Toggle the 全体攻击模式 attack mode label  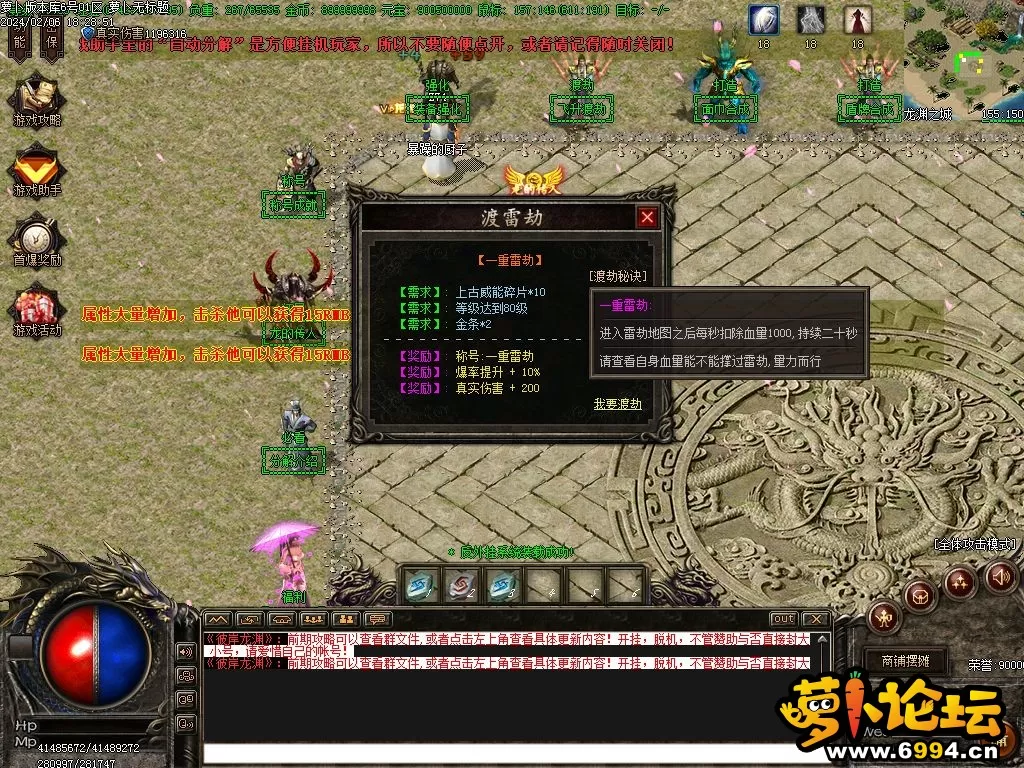pos(975,544)
